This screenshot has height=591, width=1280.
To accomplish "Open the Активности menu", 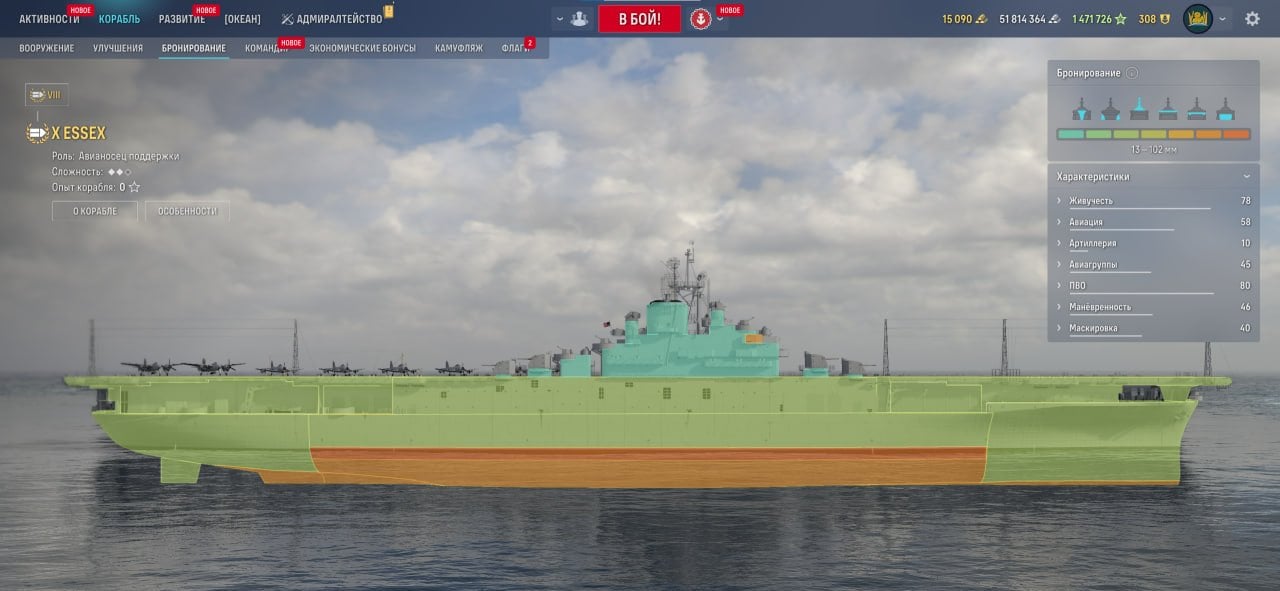I will [x=49, y=19].
